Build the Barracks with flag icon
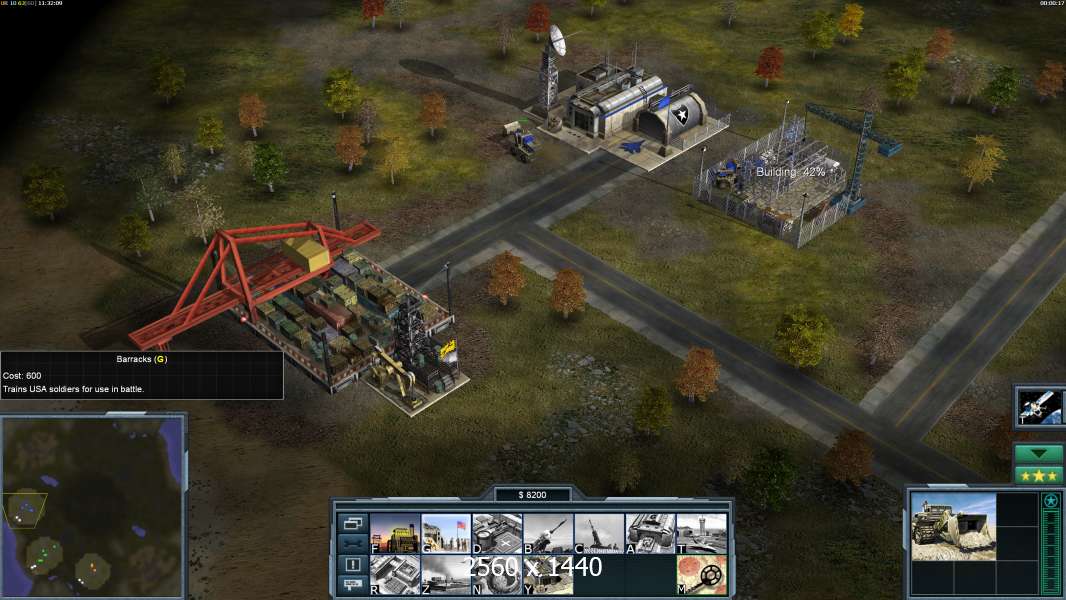 pos(446,533)
